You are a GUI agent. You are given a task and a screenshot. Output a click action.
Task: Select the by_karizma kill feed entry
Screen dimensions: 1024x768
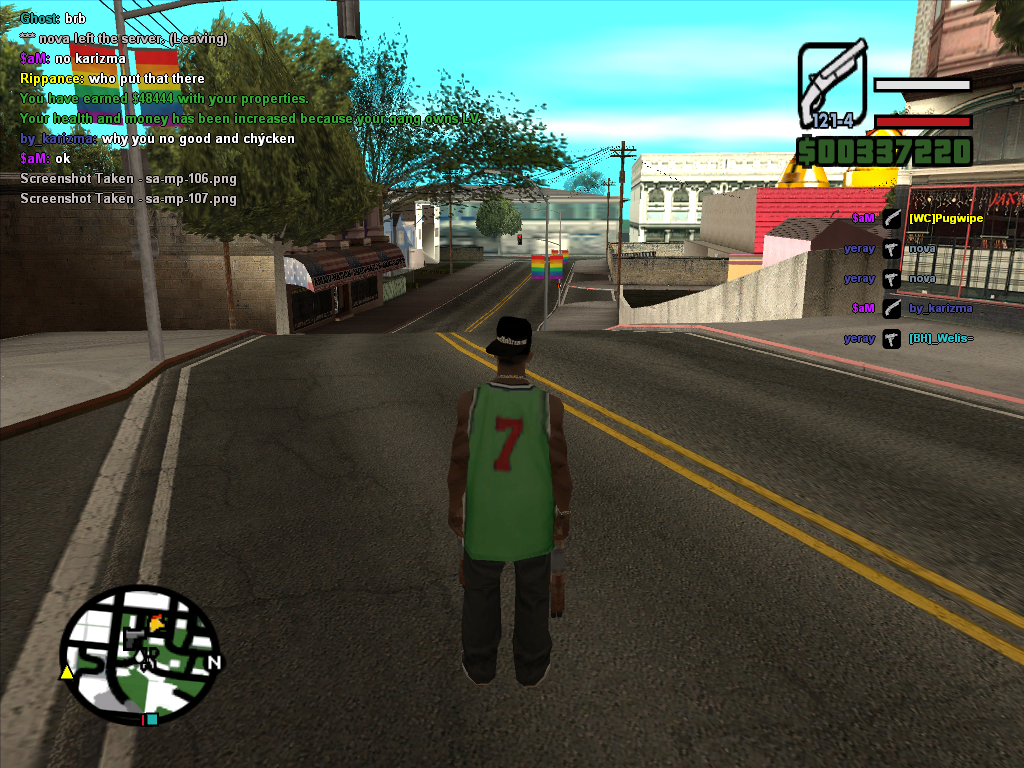(940, 308)
